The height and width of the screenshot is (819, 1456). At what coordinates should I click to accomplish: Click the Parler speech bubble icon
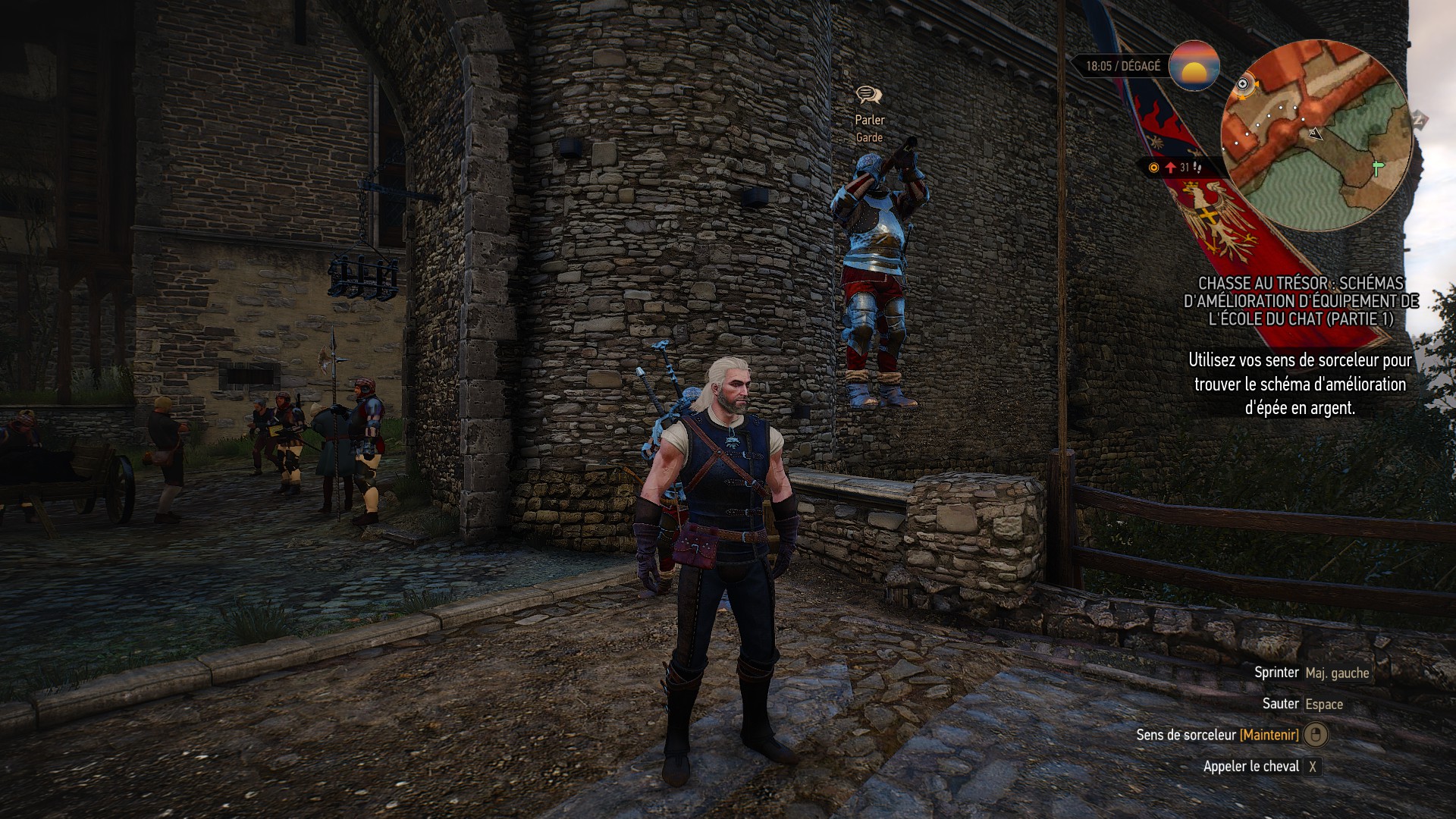[869, 95]
